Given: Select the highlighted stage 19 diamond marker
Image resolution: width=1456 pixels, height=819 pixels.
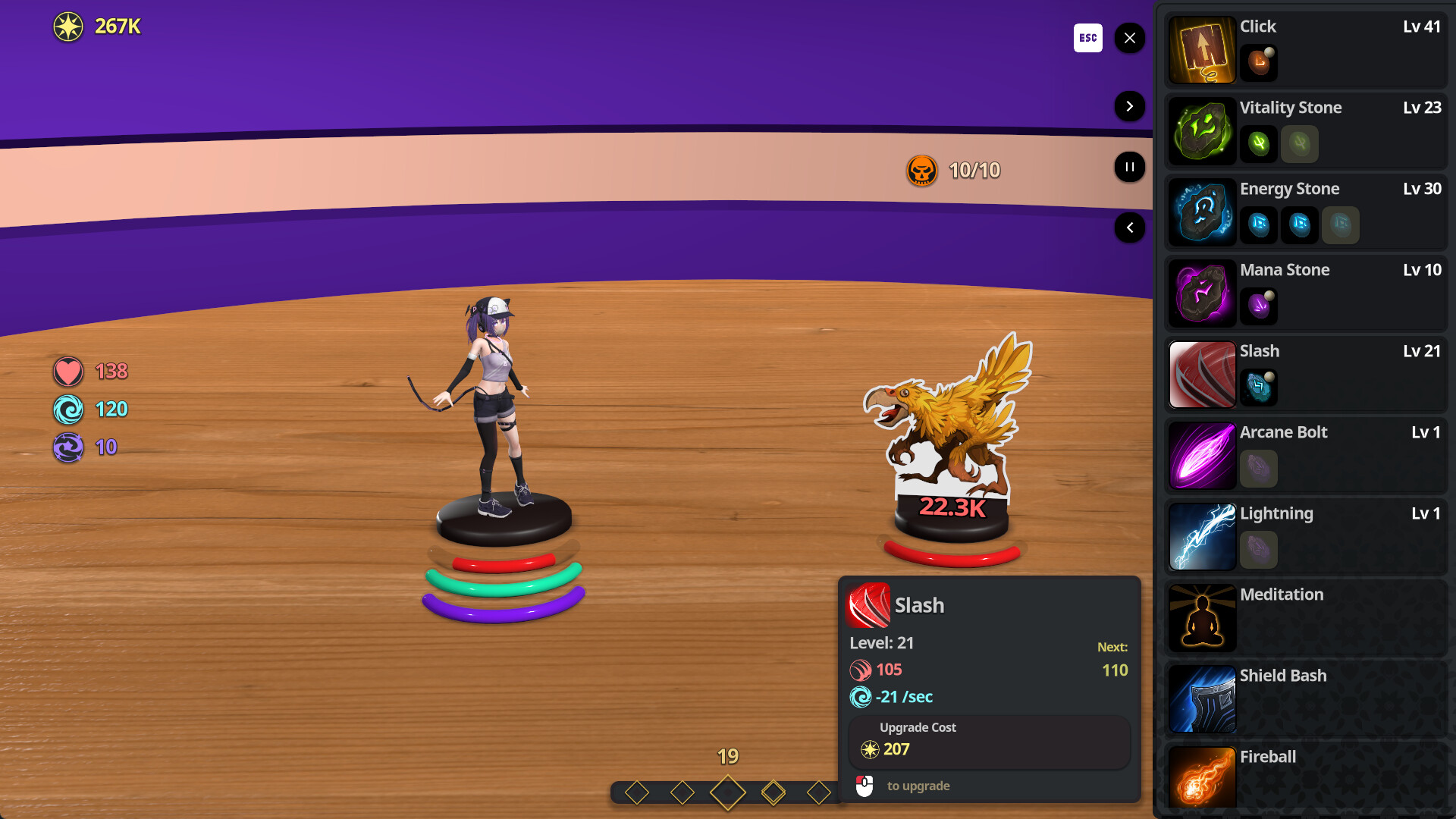Looking at the screenshot, I should [727, 791].
